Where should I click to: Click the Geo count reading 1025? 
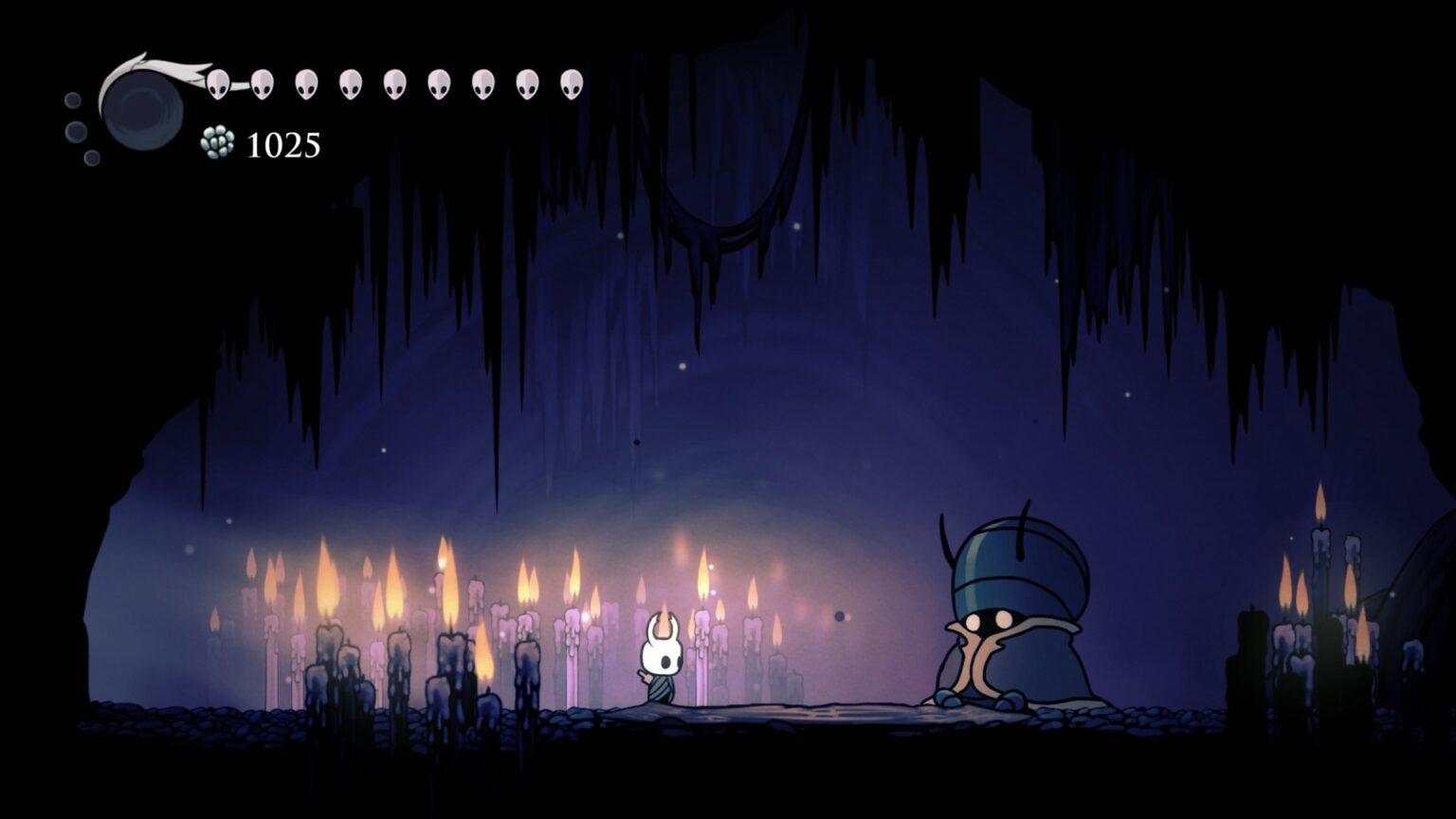282,145
